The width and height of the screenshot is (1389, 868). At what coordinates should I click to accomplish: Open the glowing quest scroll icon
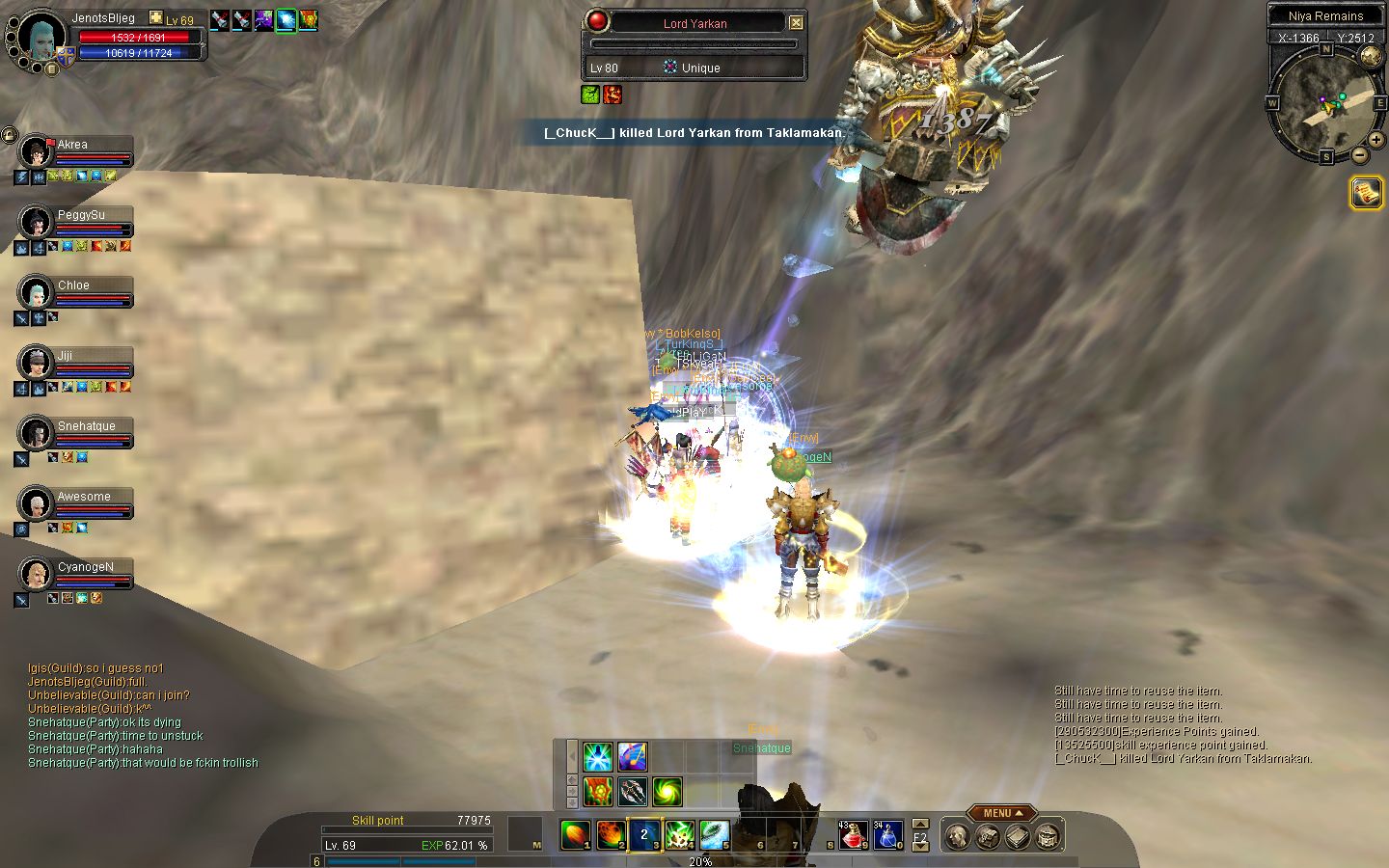(x=1366, y=193)
